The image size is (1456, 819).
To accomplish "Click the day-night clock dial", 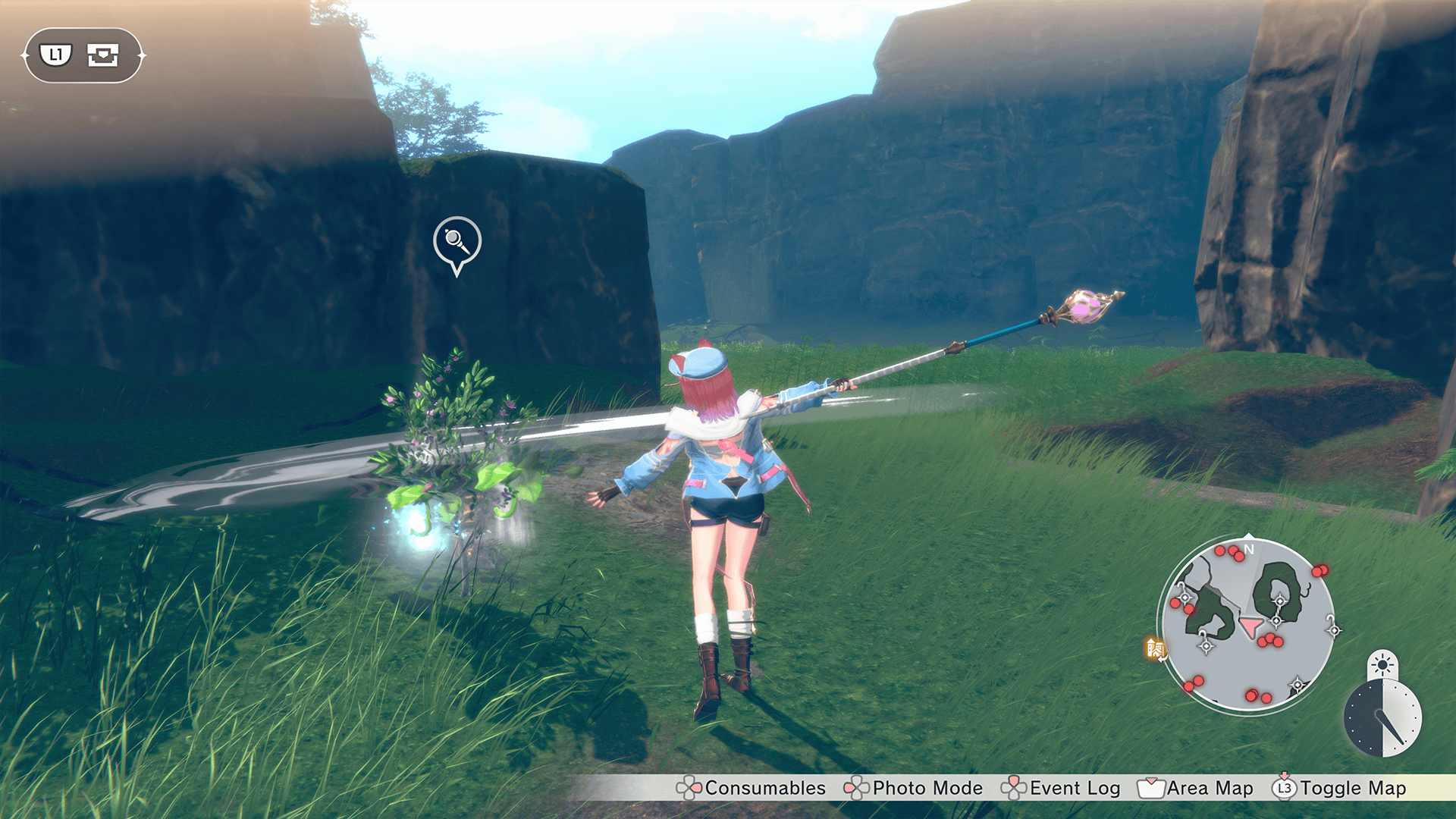I will [x=1382, y=717].
